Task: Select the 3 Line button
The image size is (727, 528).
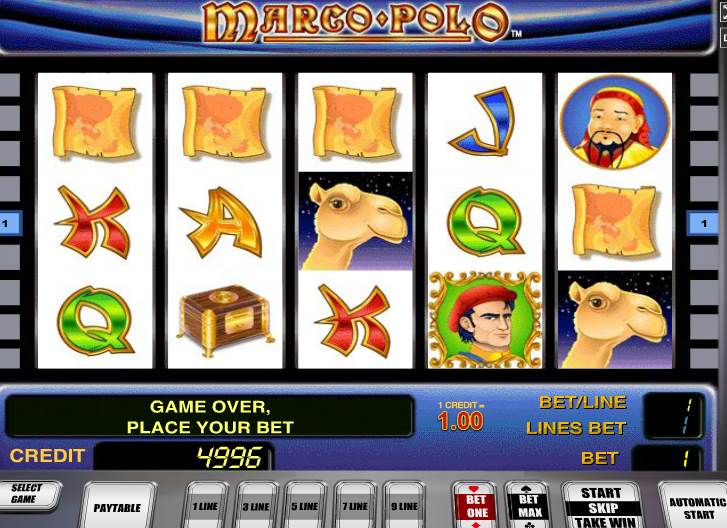Action: pos(256,506)
